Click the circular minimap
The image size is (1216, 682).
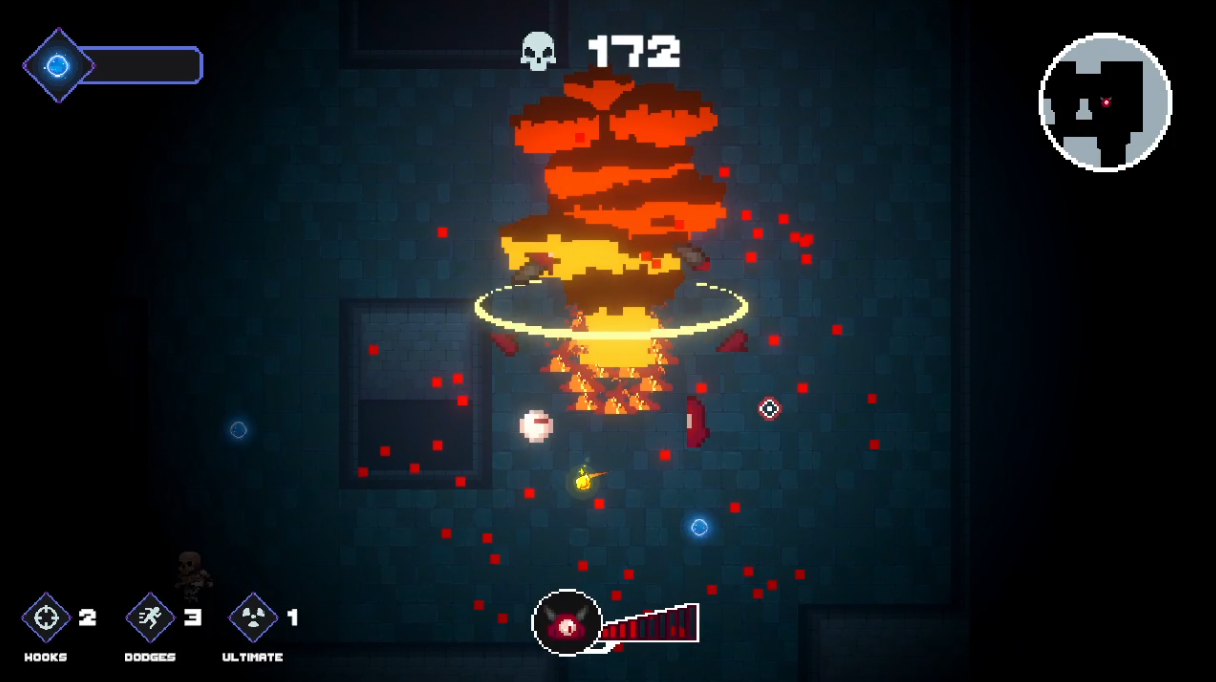(1105, 102)
